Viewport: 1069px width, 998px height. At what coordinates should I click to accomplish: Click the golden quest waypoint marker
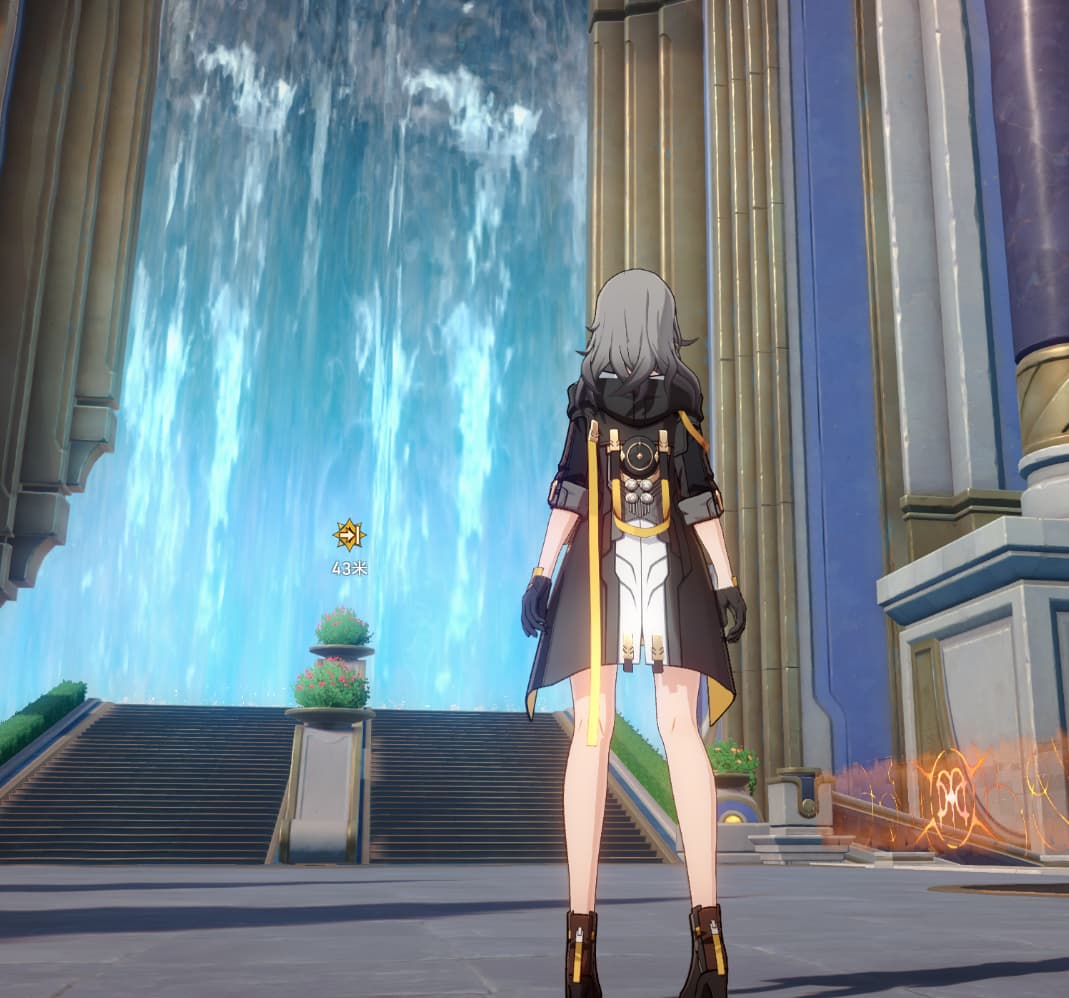click(x=349, y=536)
